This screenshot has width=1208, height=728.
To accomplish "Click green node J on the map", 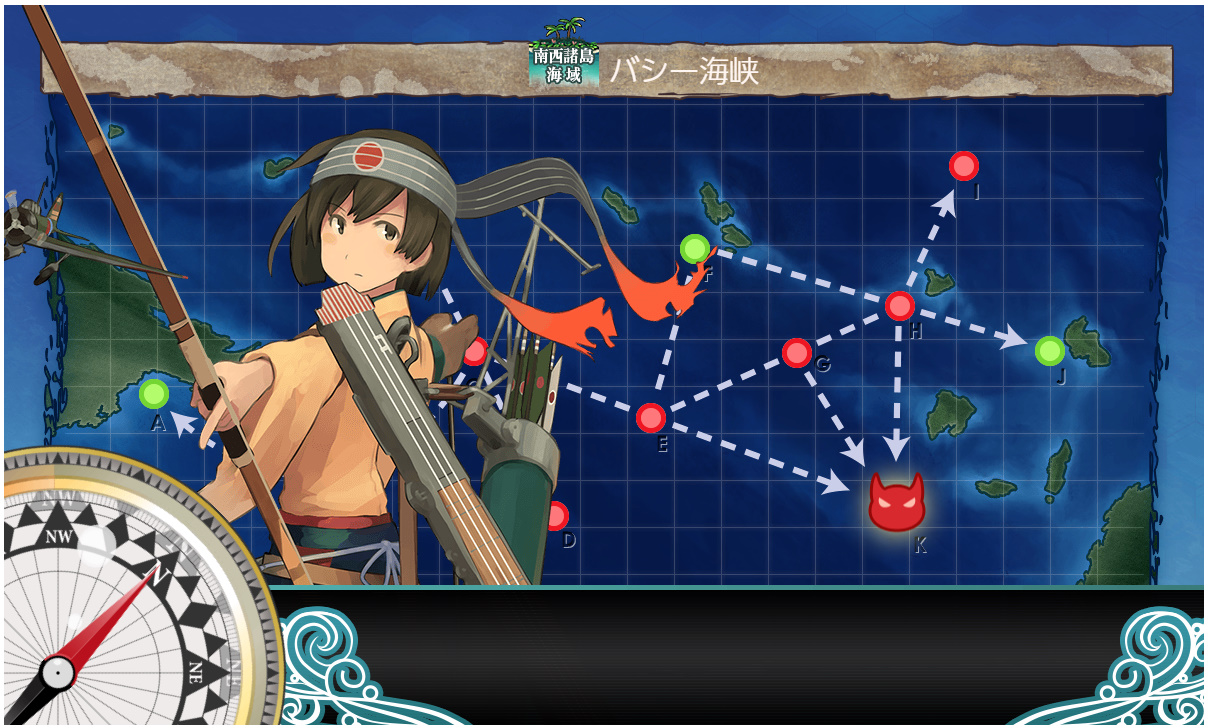I will tap(1049, 351).
